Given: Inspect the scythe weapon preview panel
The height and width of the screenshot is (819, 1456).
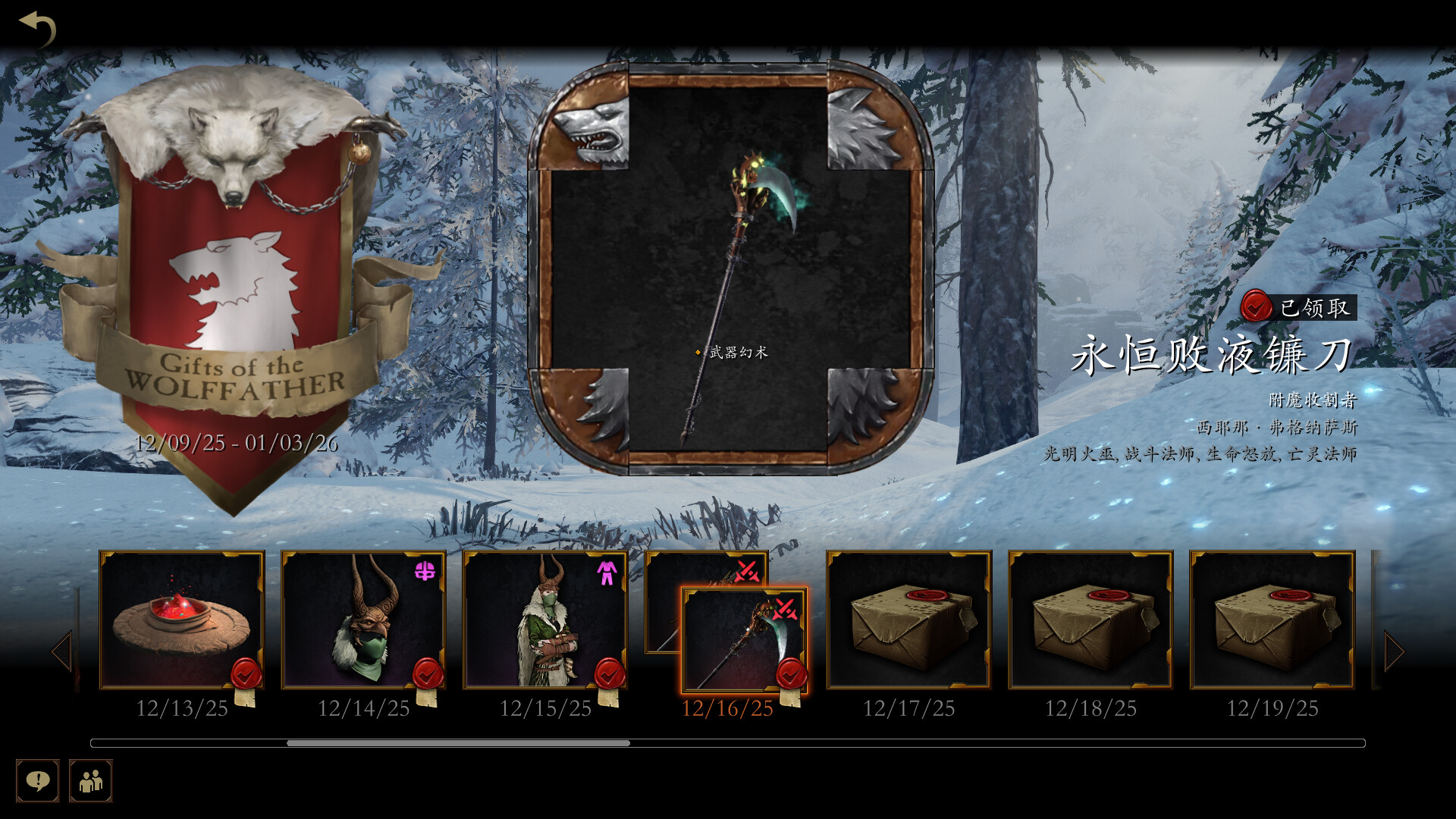Looking at the screenshot, I should coord(730,268).
